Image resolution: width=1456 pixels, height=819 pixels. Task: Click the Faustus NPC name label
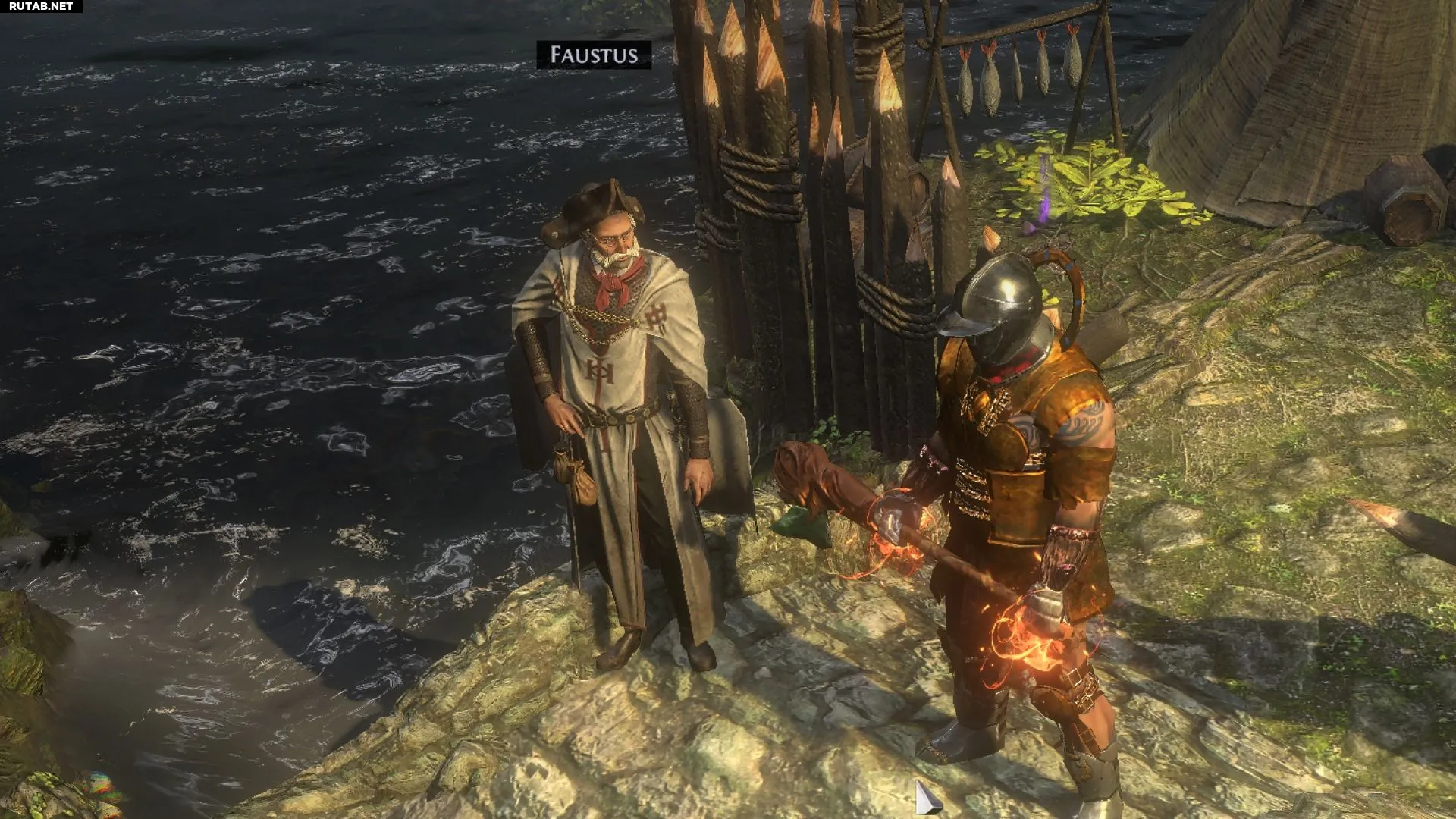point(594,55)
